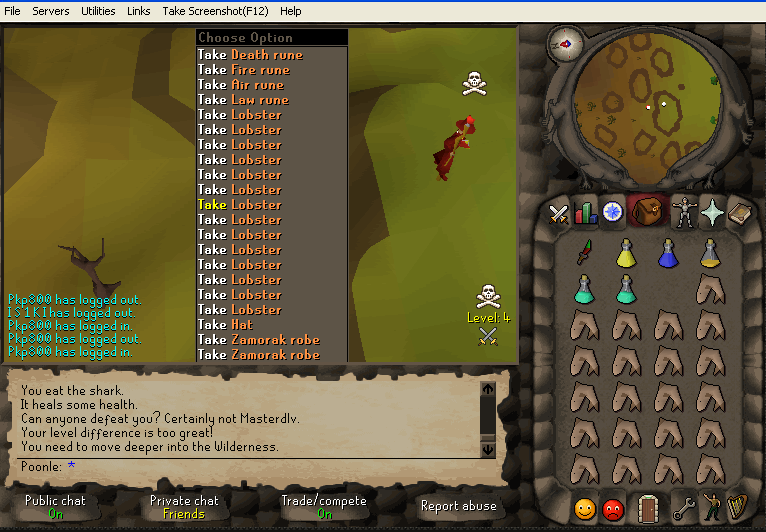Image resolution: width=766 pixels, height=532 pixels.
Task: Open the magic spellbook tab
Action: tap(740, 212)
